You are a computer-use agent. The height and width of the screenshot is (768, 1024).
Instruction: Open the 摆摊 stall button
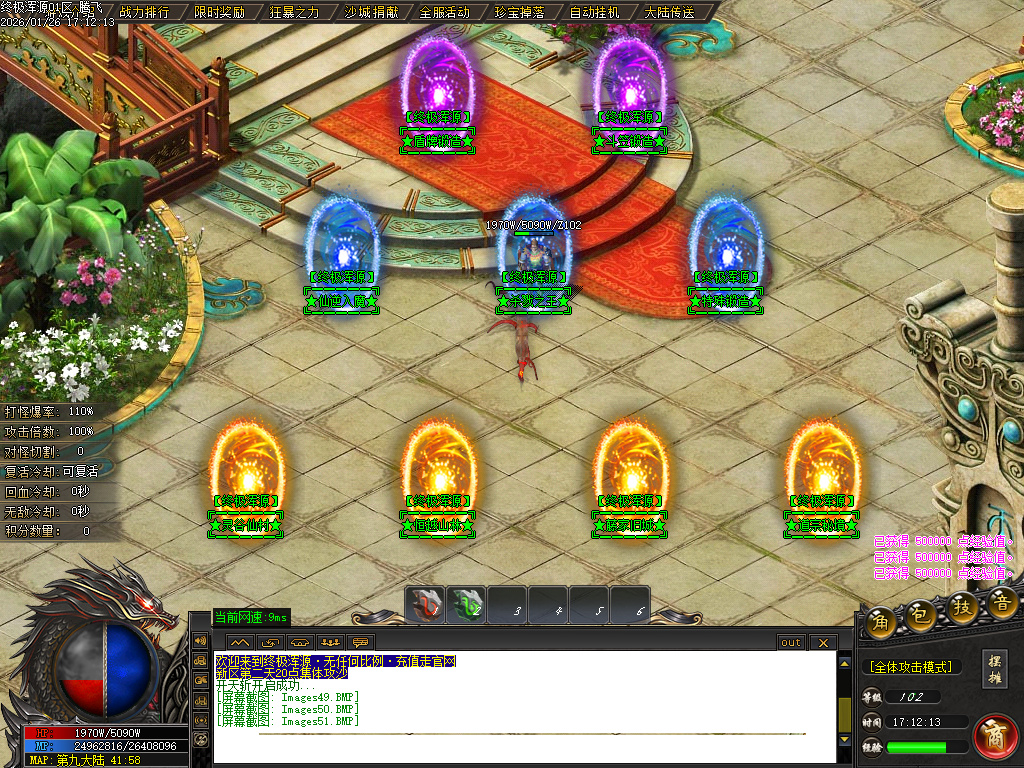(x=995, y=668)
